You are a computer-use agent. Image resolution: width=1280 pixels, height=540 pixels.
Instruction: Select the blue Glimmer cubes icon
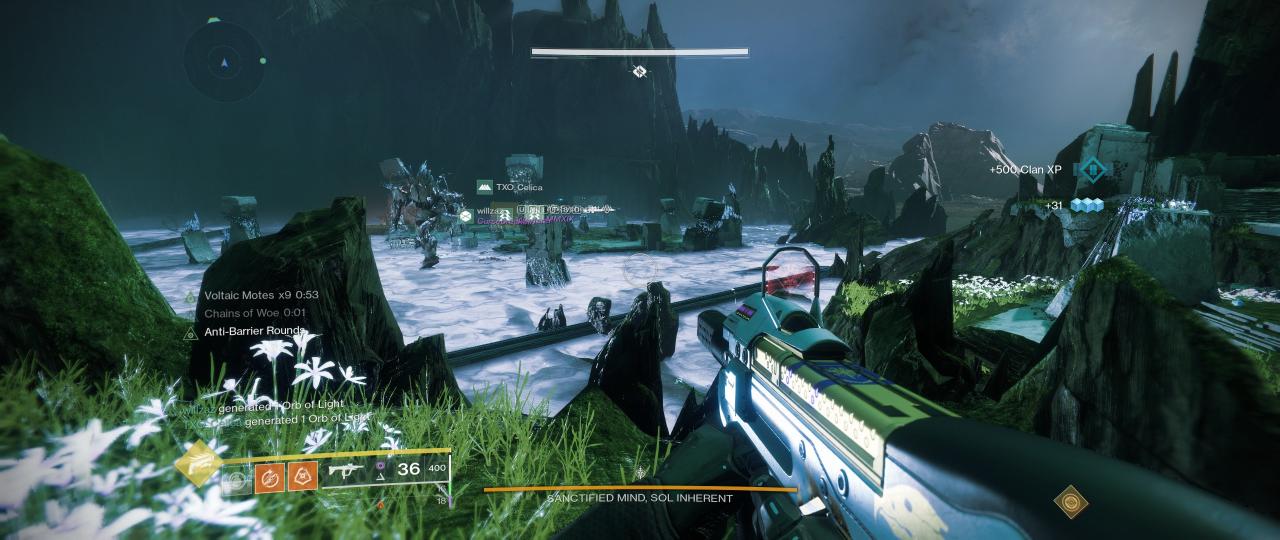(1085, 205)
